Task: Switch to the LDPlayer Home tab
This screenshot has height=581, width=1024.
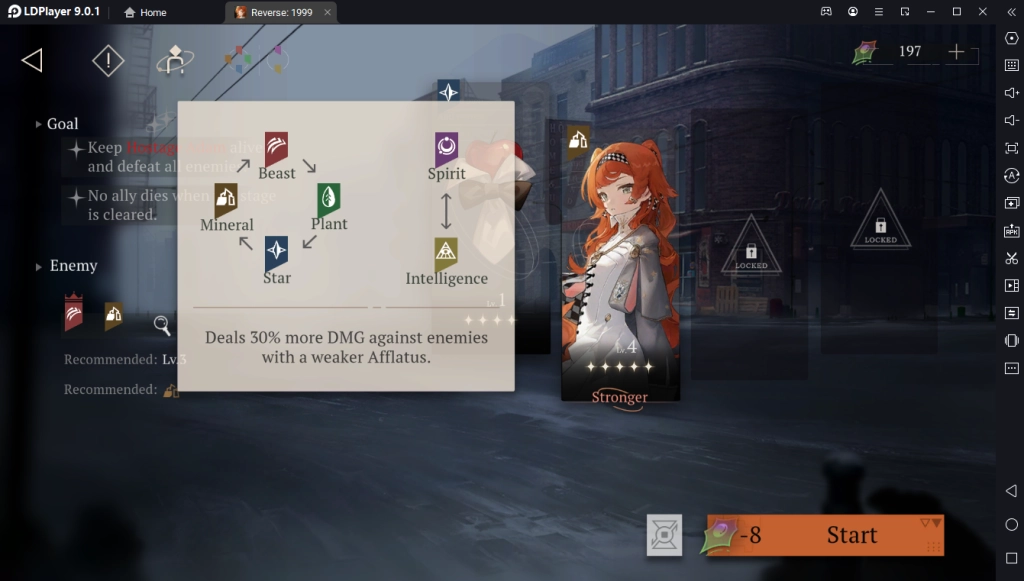Action: 146,12
